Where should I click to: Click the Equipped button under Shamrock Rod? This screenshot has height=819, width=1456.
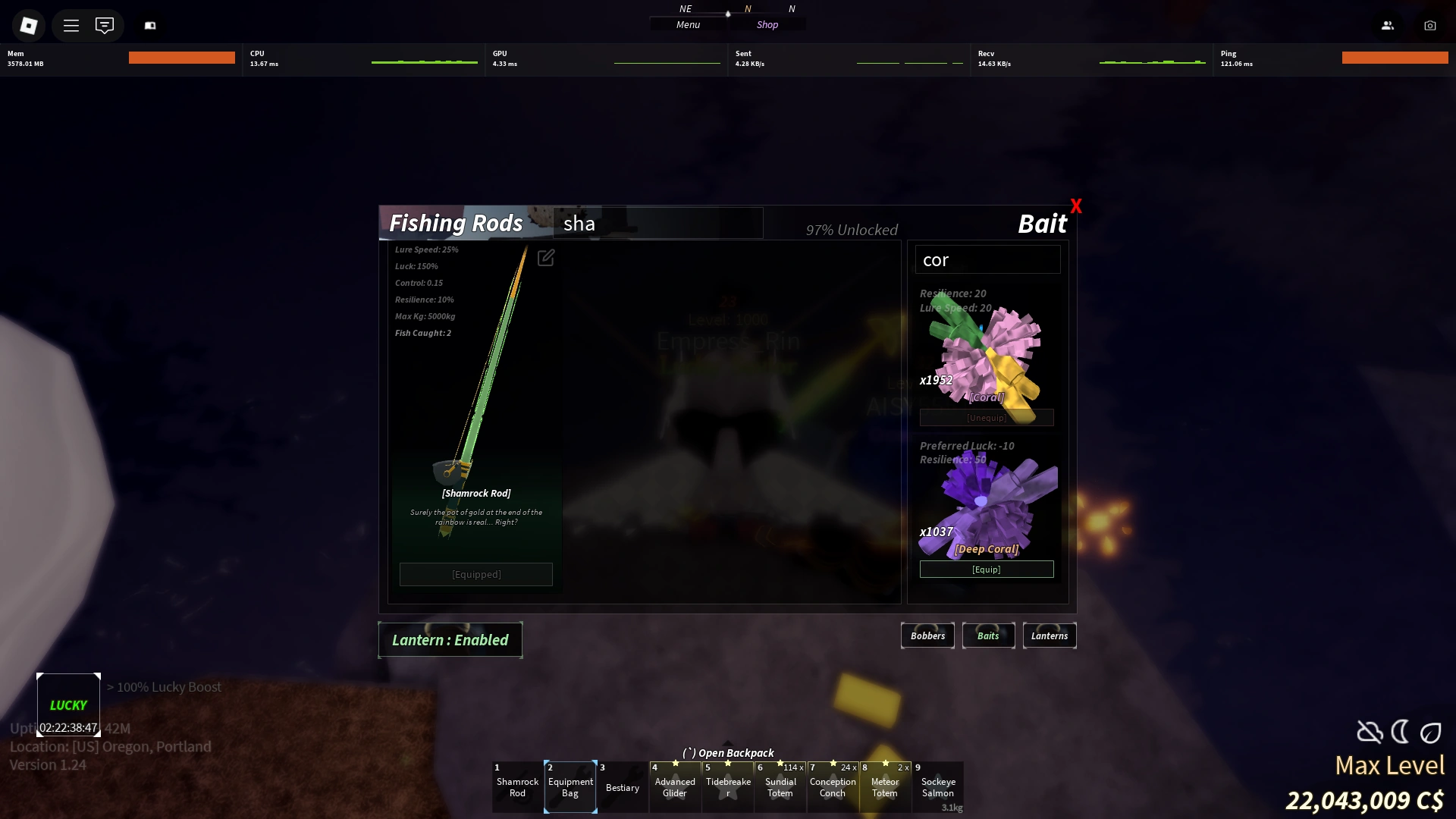(x=475, y=574)
